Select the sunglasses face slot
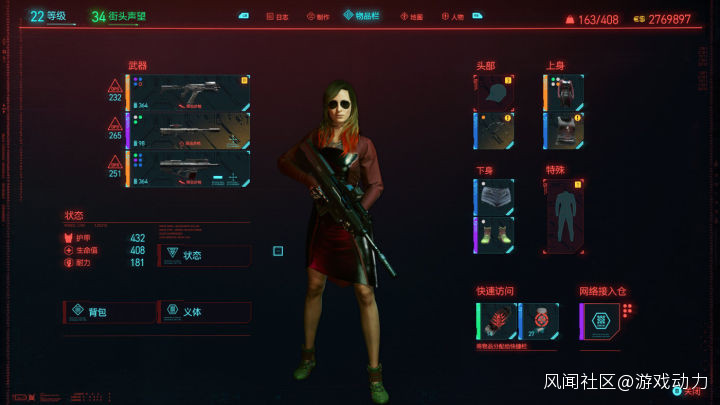Viewport: 720px width, 405px height. 494,130
